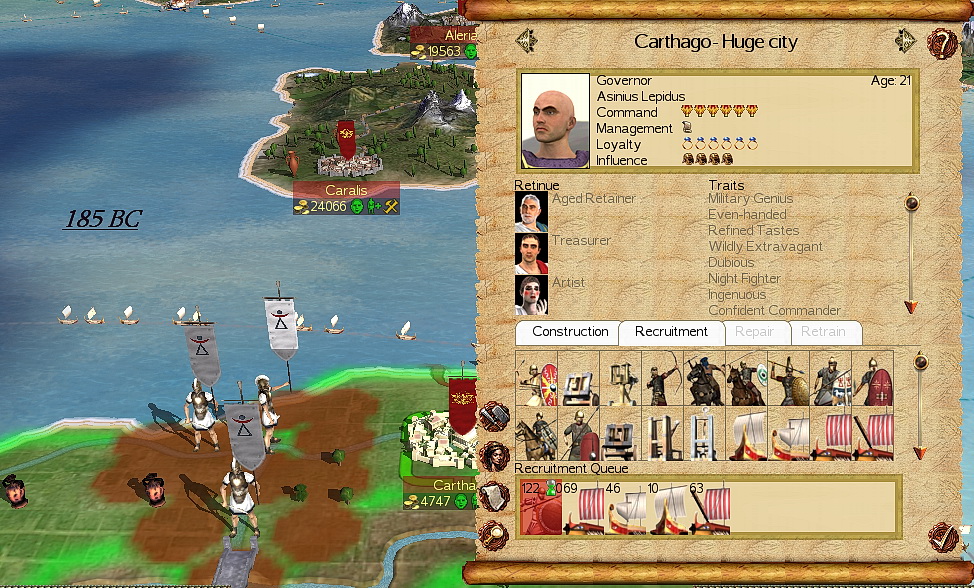View the Artist retinue portrait

pyautogui.click(x=531, y=295)
